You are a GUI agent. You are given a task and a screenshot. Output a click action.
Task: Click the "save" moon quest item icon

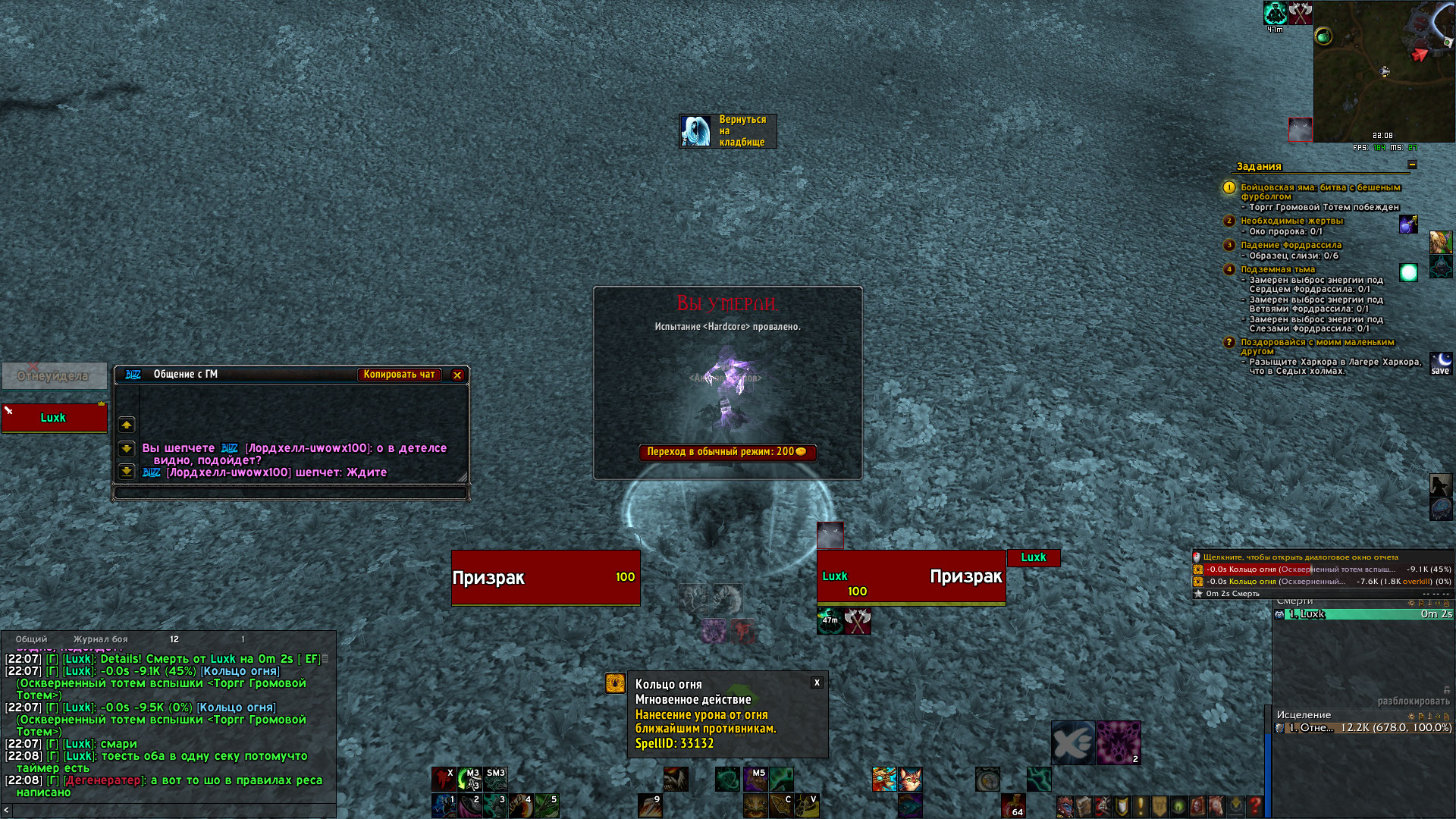[1440, 363]
